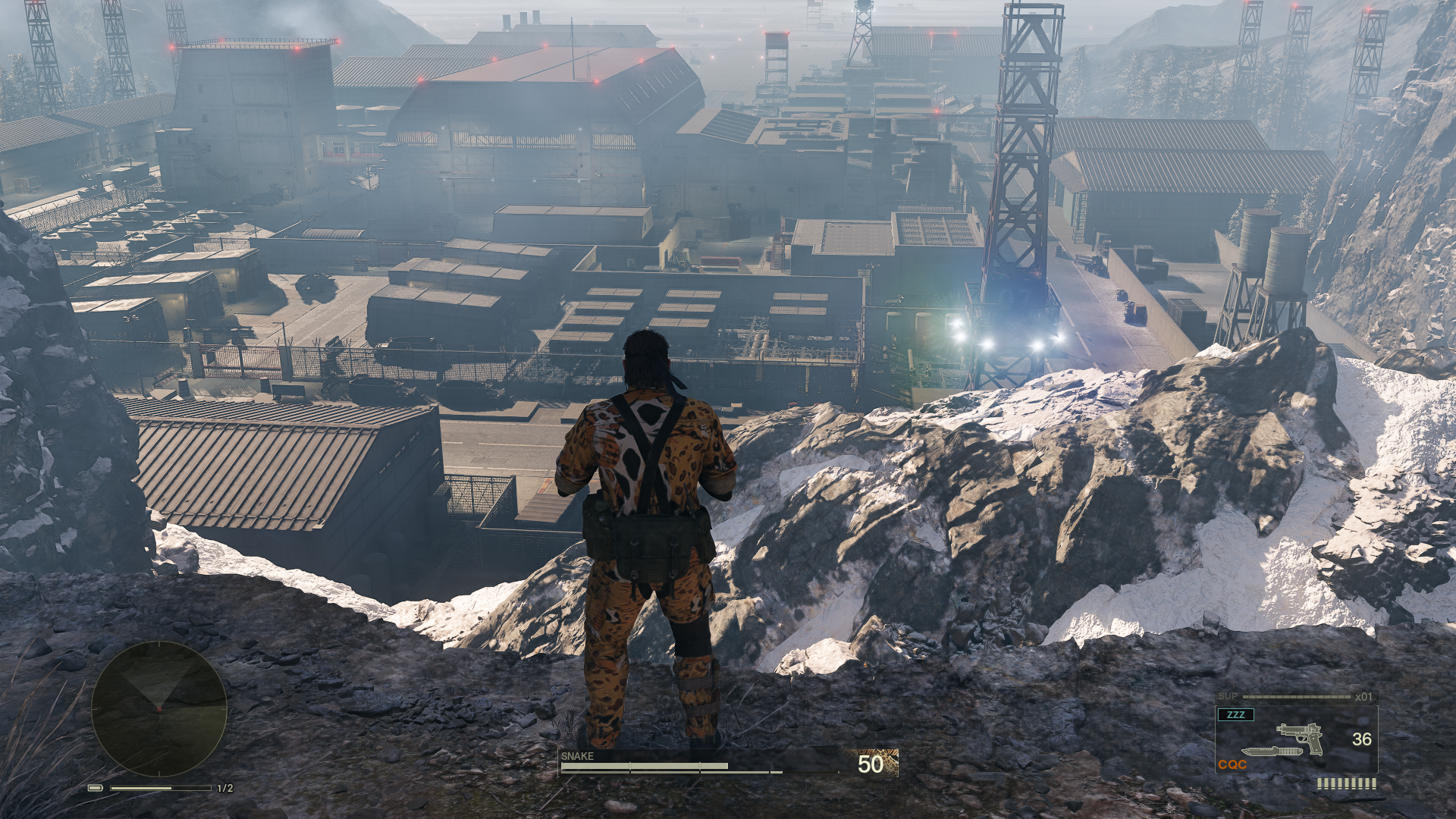Select the pistol weapon icon

1301,737
